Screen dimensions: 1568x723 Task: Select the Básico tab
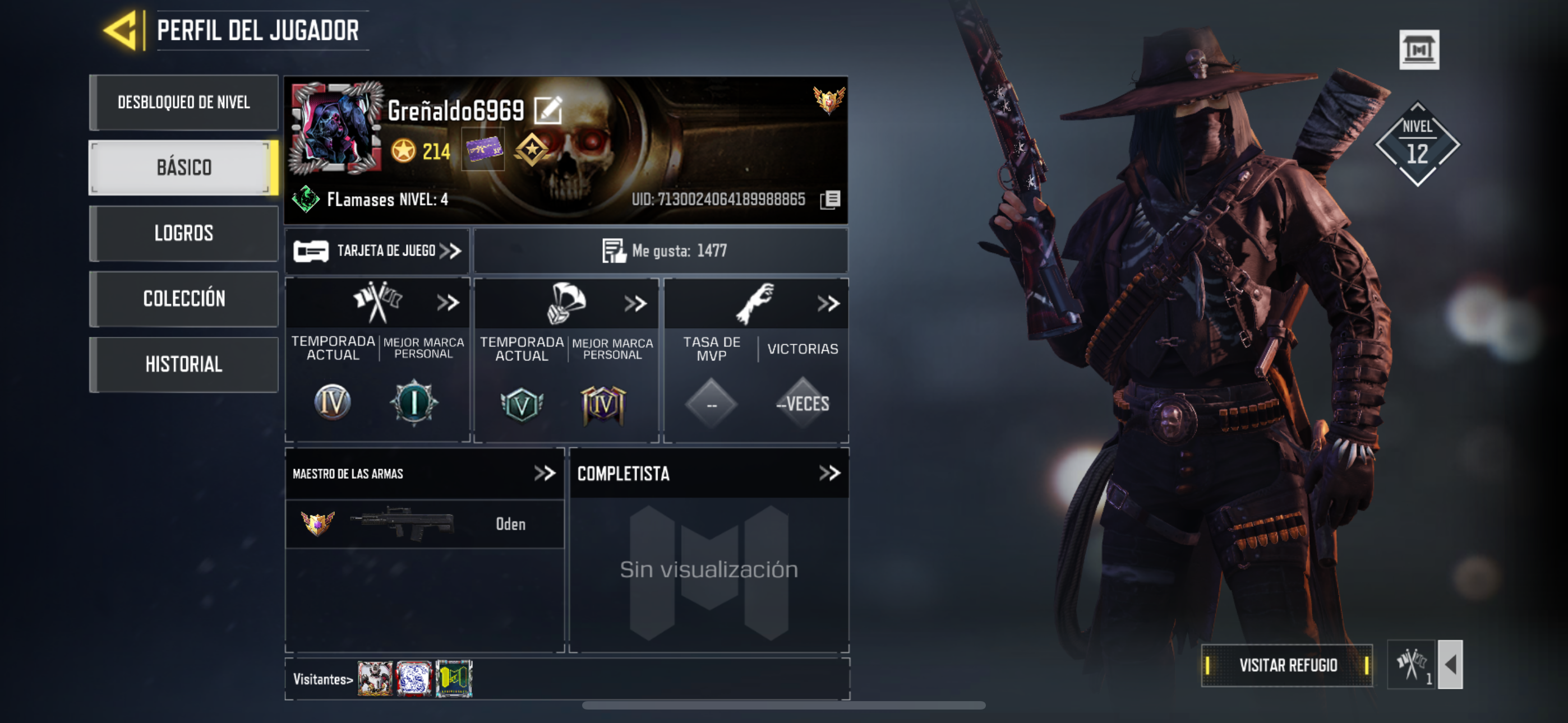(184, 168)
